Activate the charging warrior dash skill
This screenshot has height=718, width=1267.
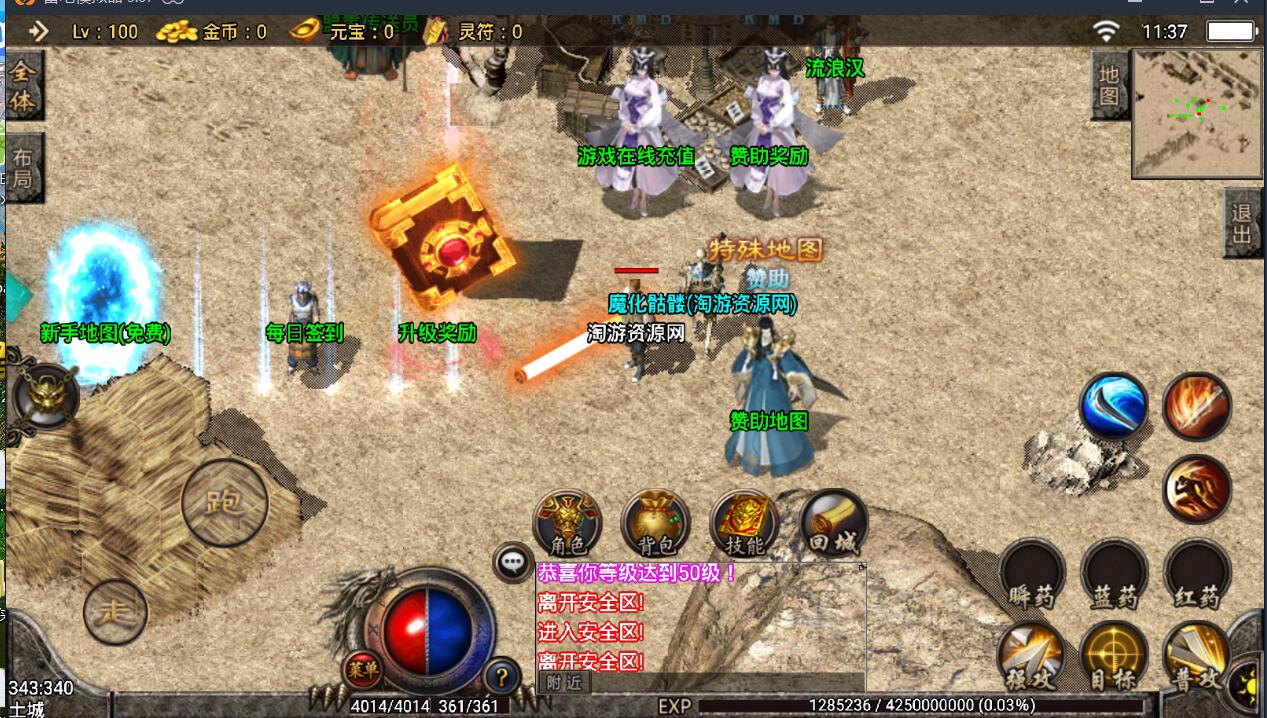point(1197,489)
